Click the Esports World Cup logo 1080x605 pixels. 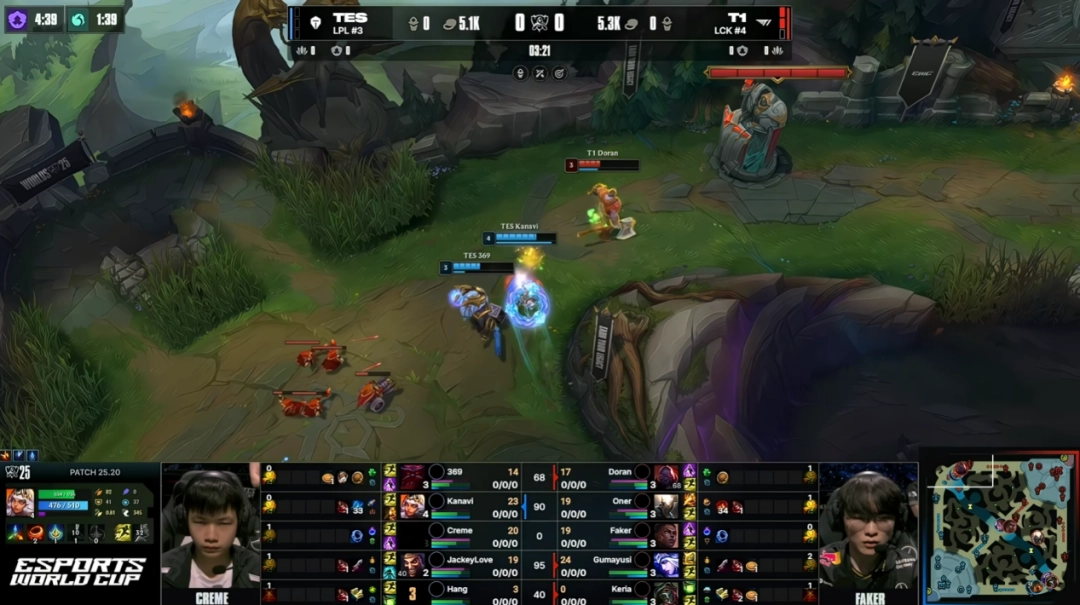78,572
